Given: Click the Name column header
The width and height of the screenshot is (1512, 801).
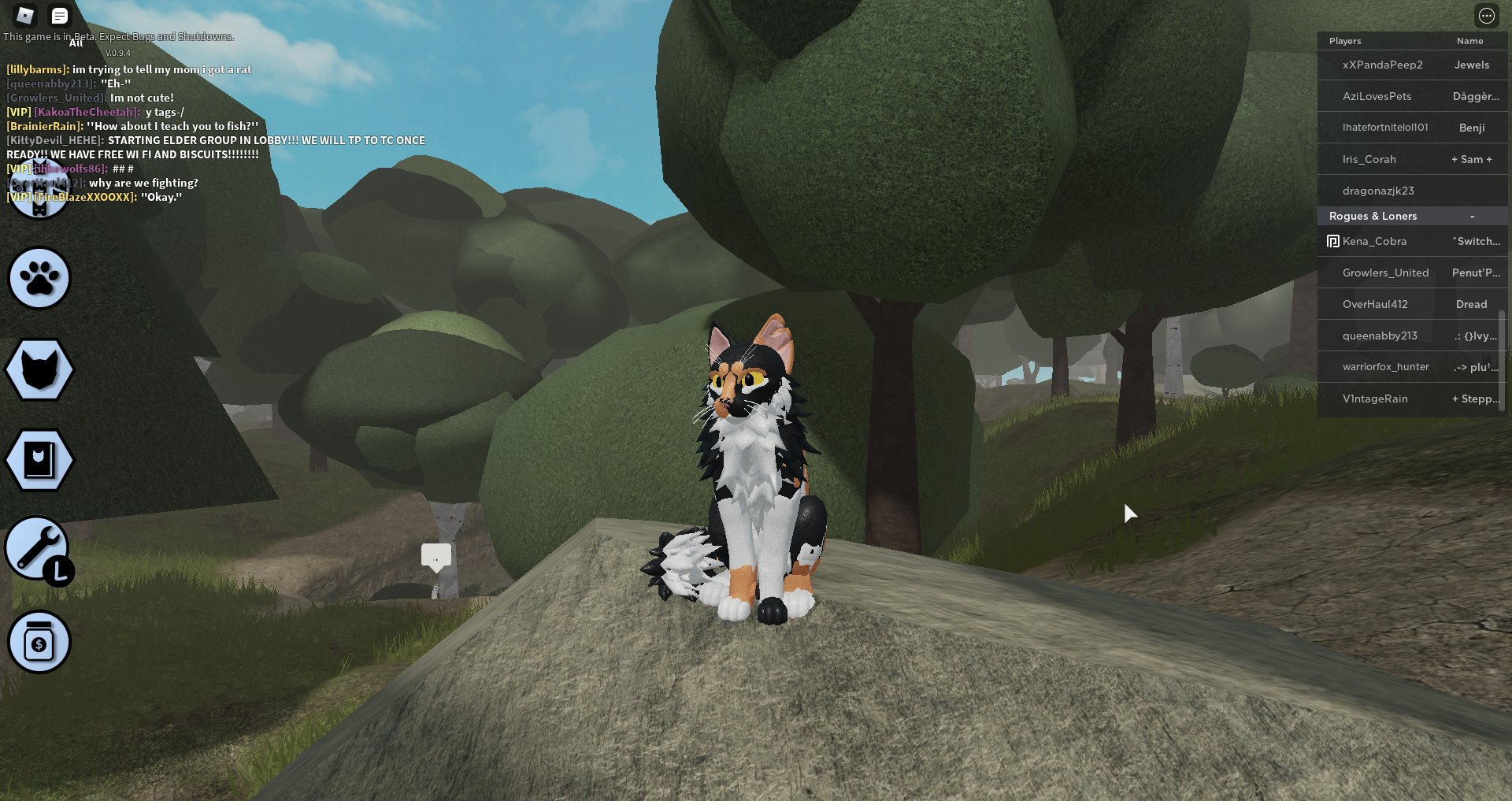Looking at the screenshot, I should pyautogui.click(x=1469, y=40).
